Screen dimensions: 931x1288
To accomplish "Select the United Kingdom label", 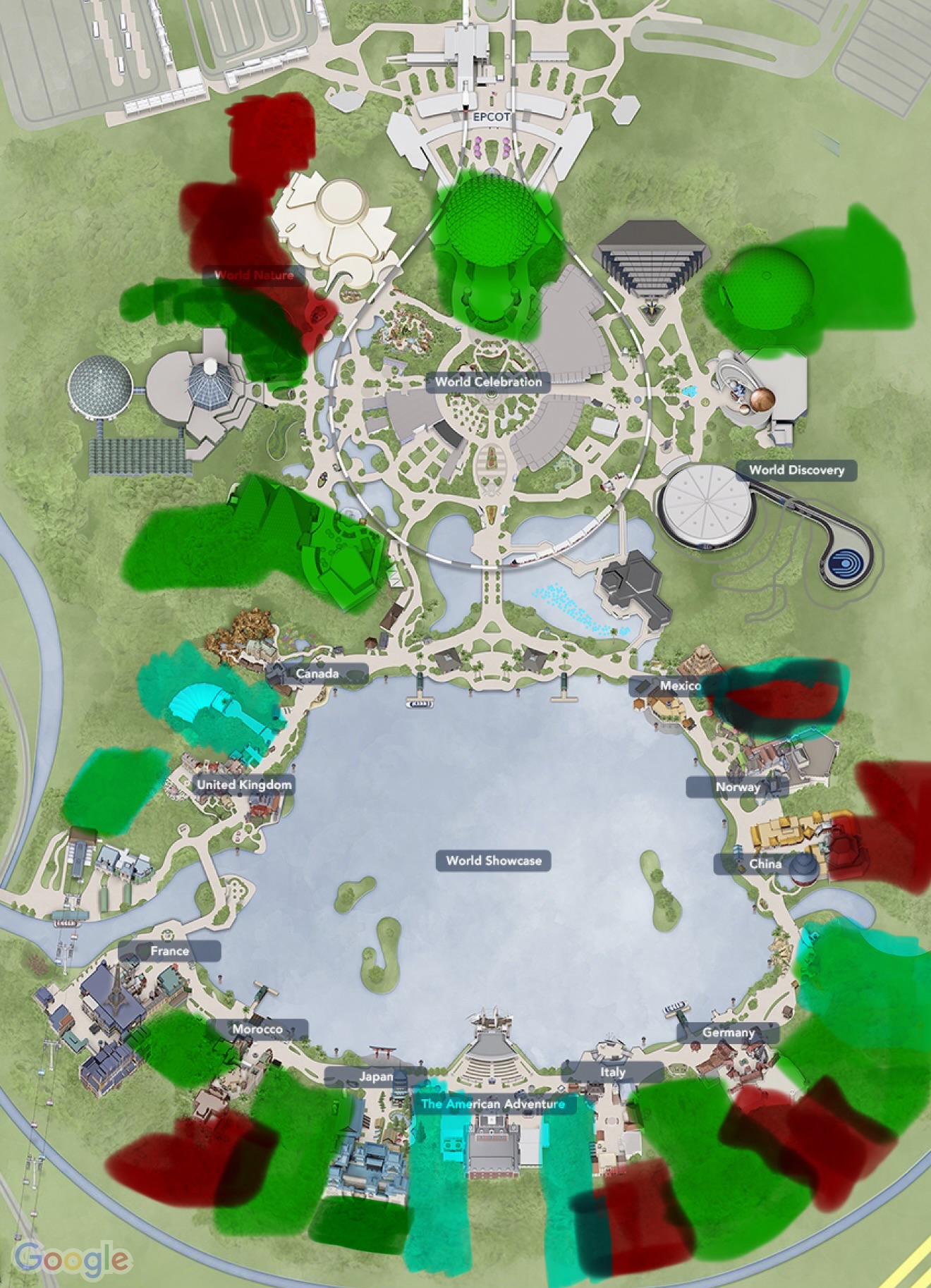I will [244, 785].
